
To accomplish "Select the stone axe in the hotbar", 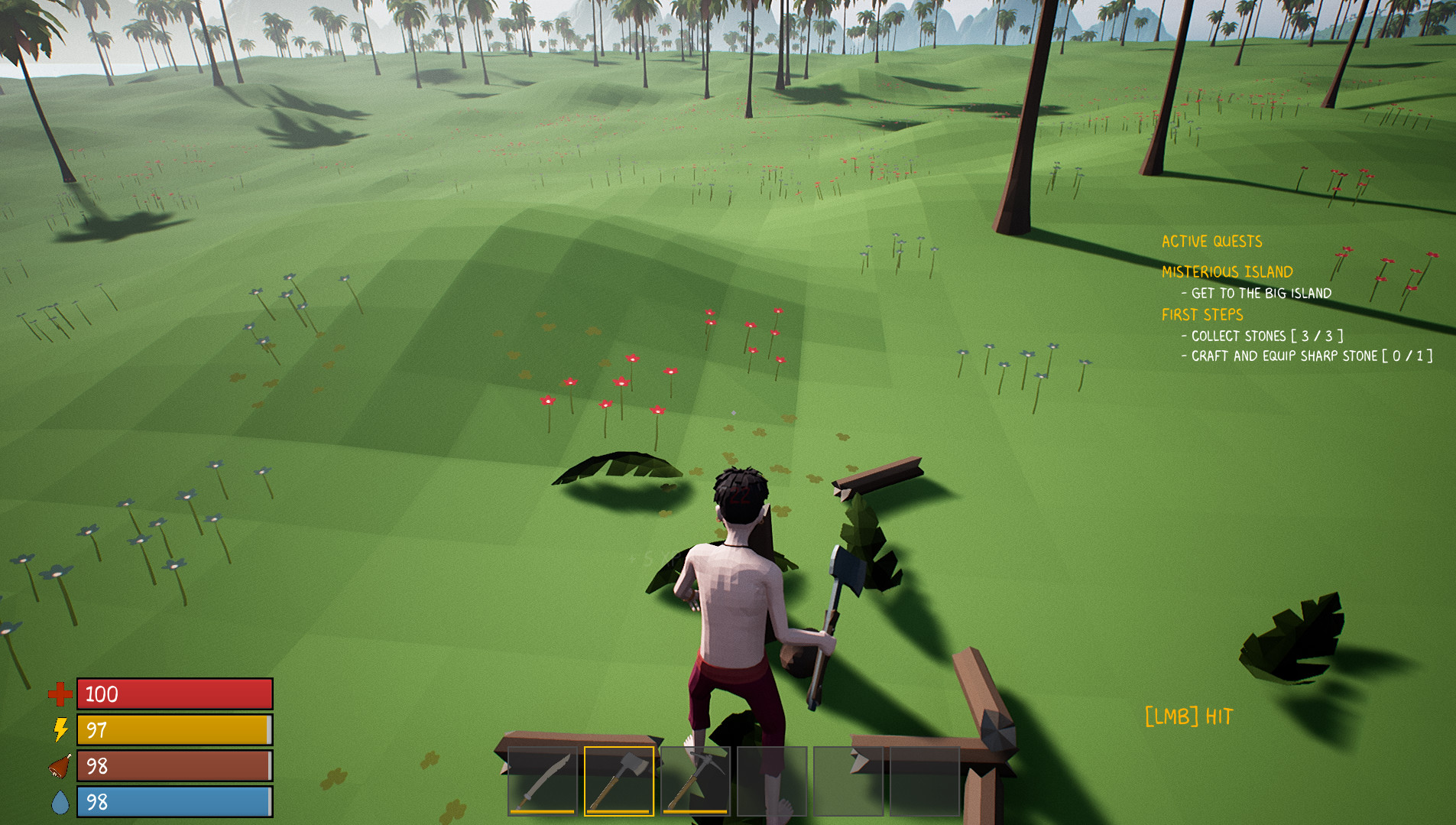I will pos(618,781).
